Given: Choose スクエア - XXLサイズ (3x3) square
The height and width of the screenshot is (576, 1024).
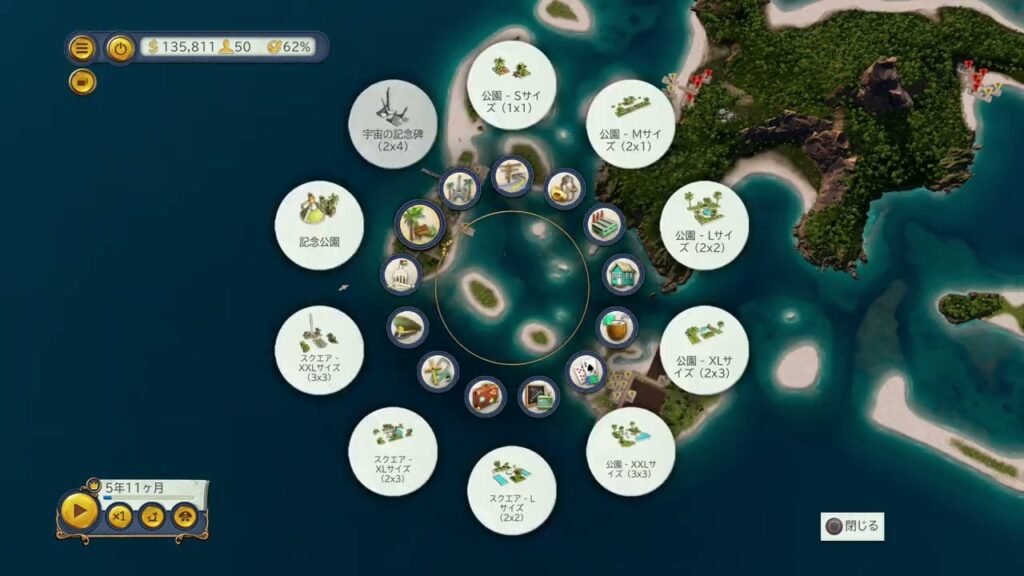Looking at the screenshot, I should coord(319,350).
